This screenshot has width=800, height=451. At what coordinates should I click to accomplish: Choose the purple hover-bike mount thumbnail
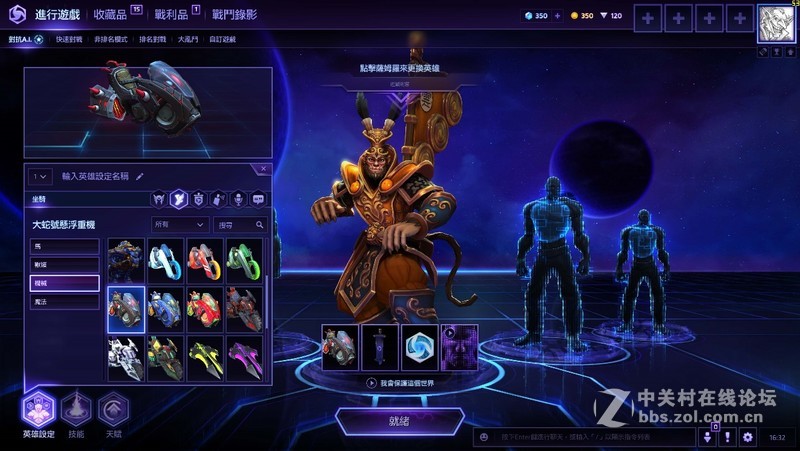point(244,358)
